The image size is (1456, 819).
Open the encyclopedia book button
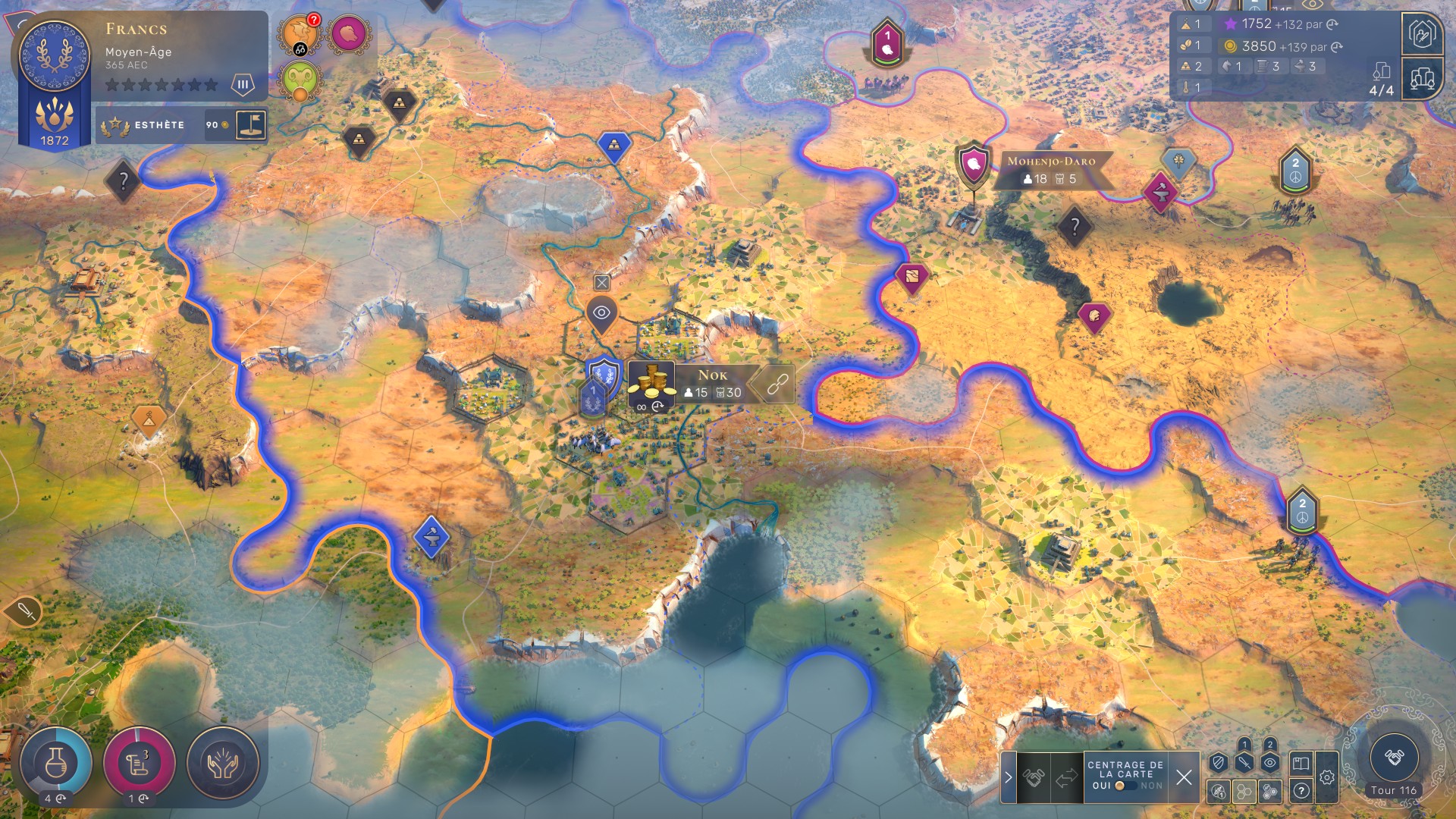click(1301, 763)
